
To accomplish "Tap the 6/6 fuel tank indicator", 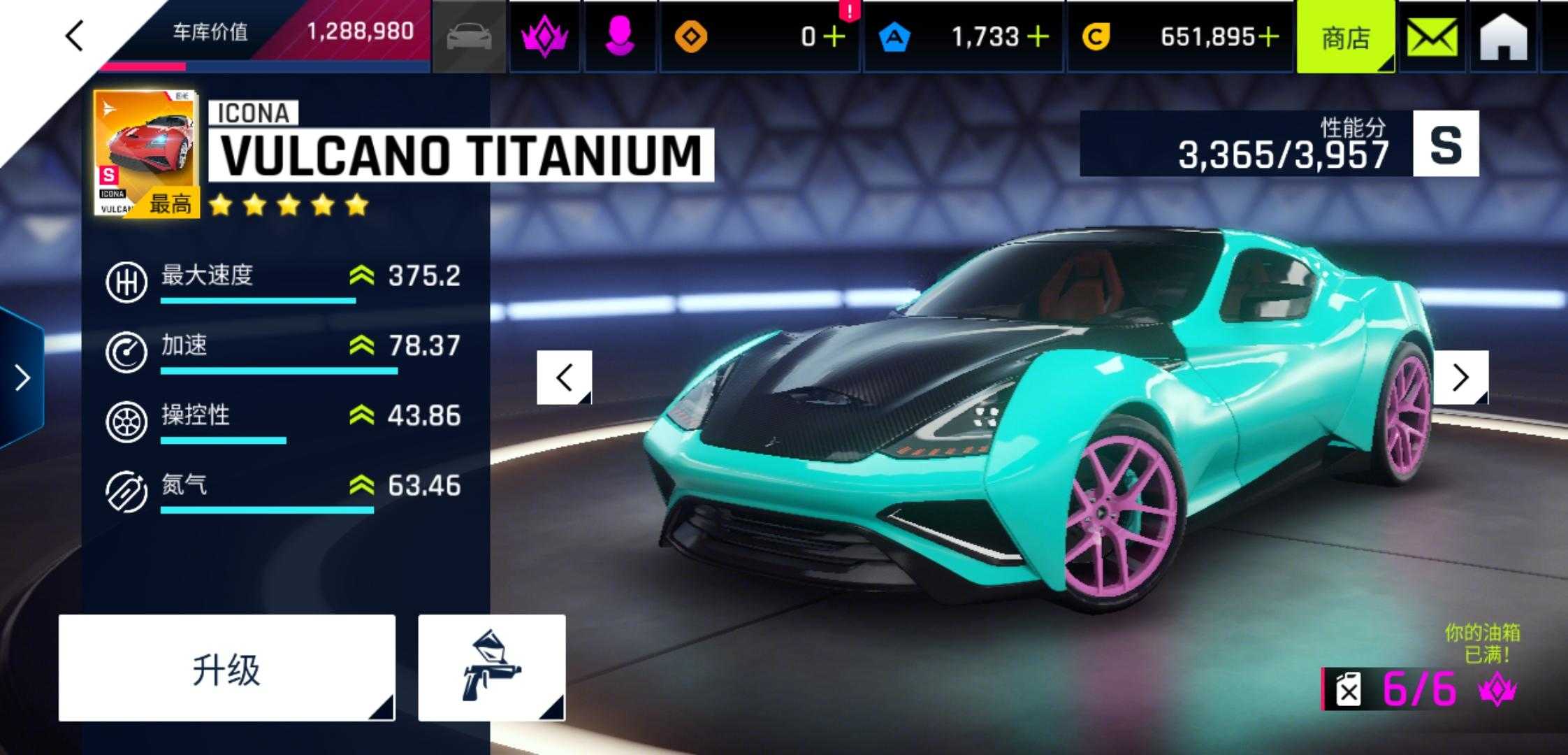I will pyautogui.click(x=1418, y=689).
